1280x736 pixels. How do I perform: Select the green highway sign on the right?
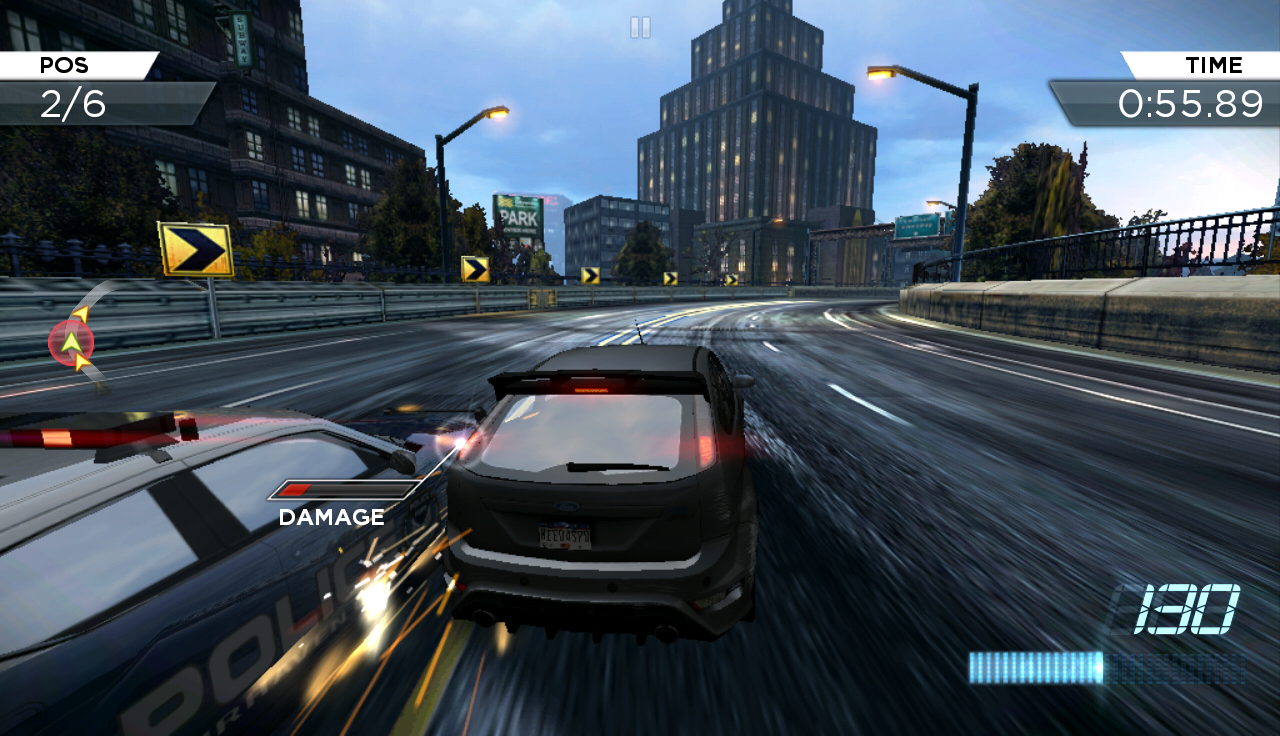tap(915, 225)
